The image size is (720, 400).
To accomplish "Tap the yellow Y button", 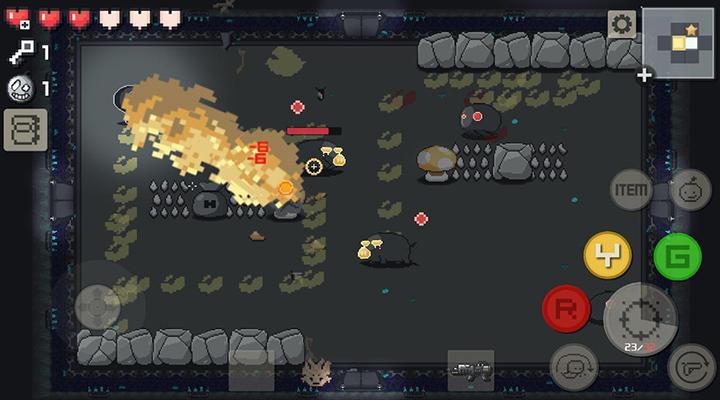I will (608, 257).
